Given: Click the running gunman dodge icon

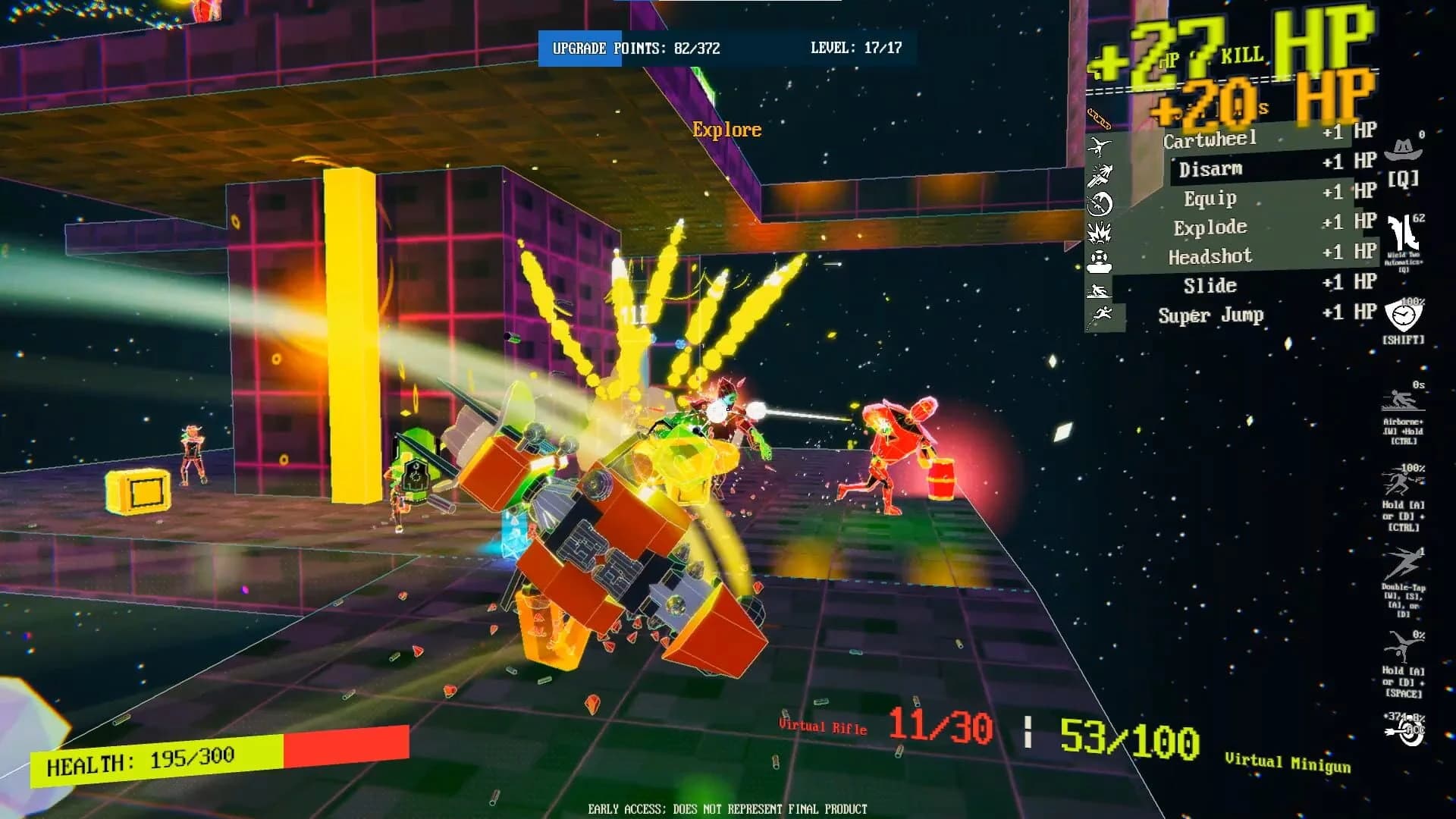Looking at the screenshot, I should (1402, 482).
